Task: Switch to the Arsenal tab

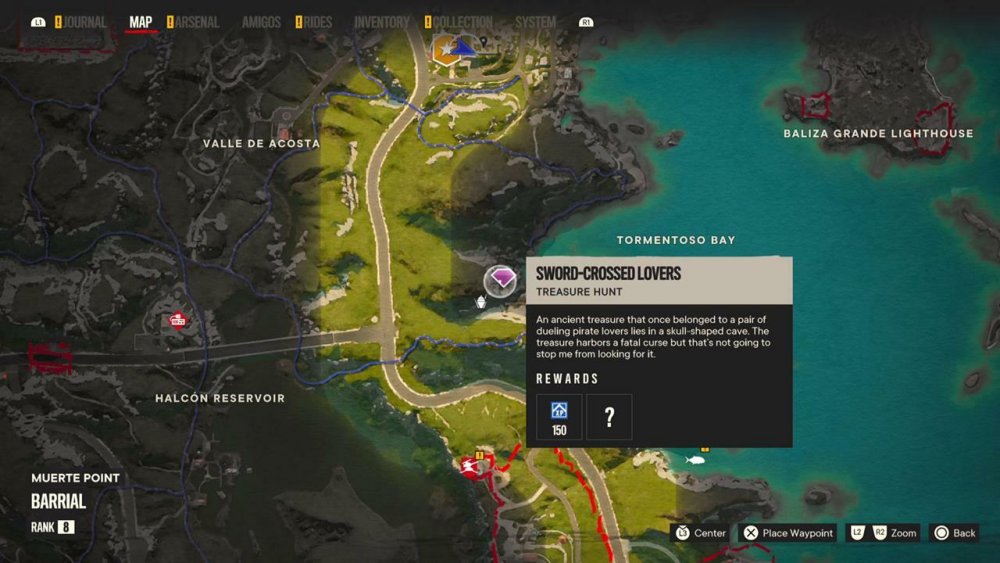Action: [197, 22]
